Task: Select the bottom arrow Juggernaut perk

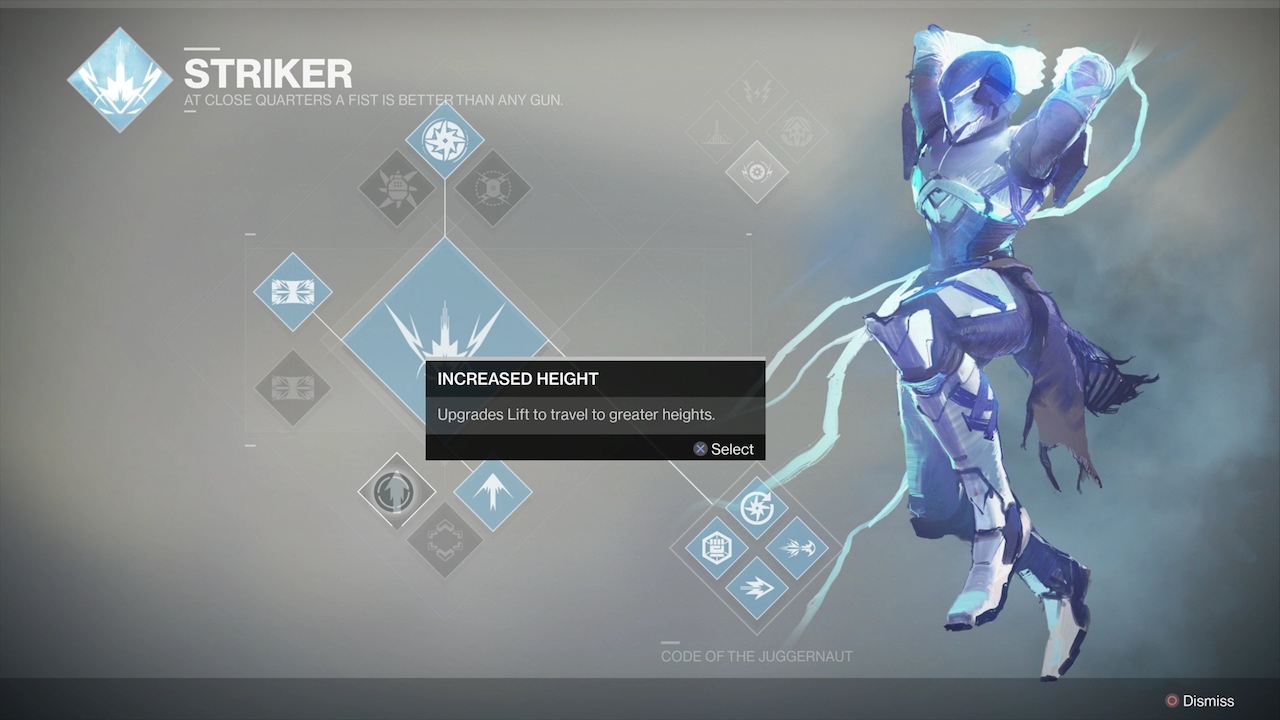Action: [x=757, y=587]
